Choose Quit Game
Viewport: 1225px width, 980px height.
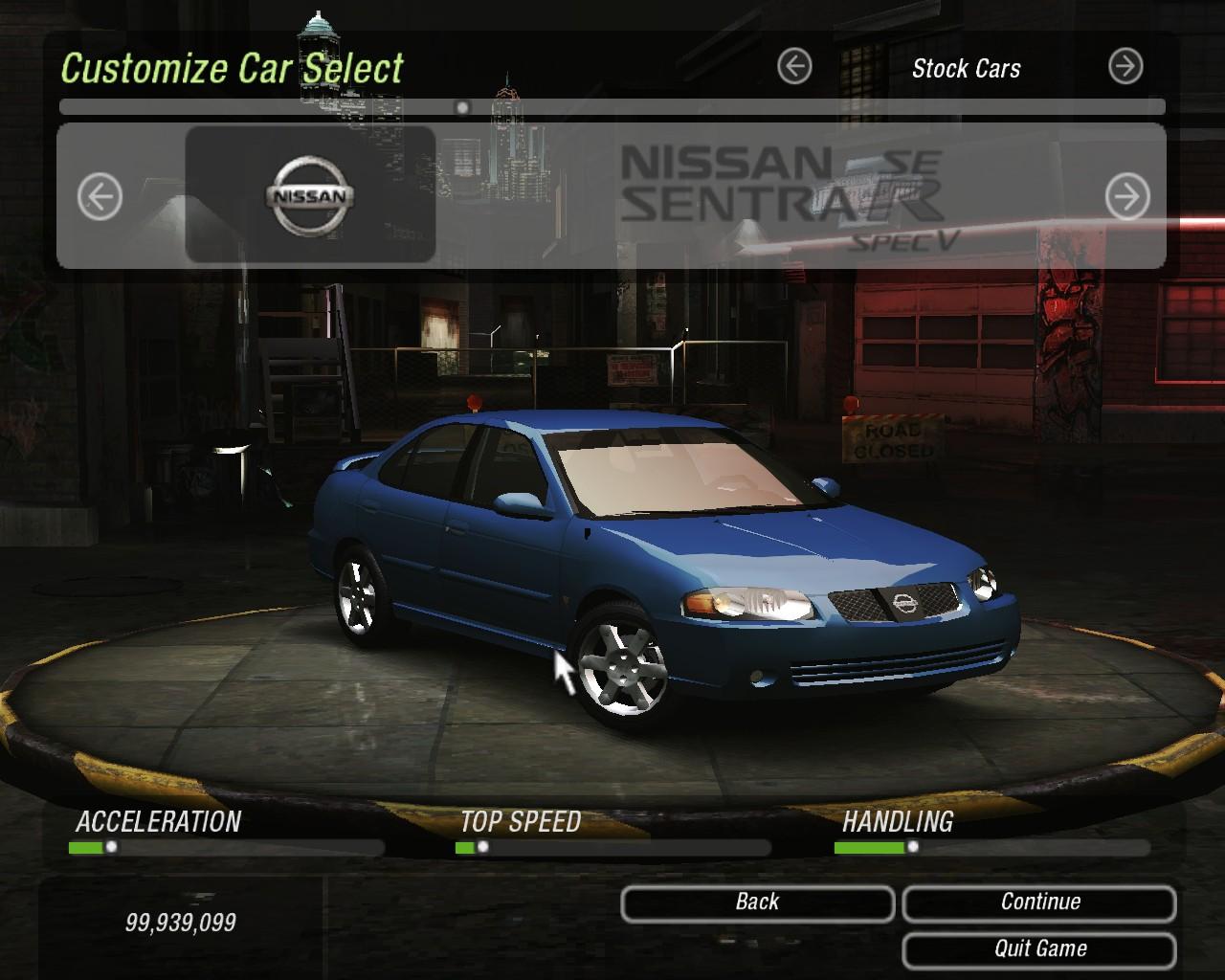(1039, 949)
